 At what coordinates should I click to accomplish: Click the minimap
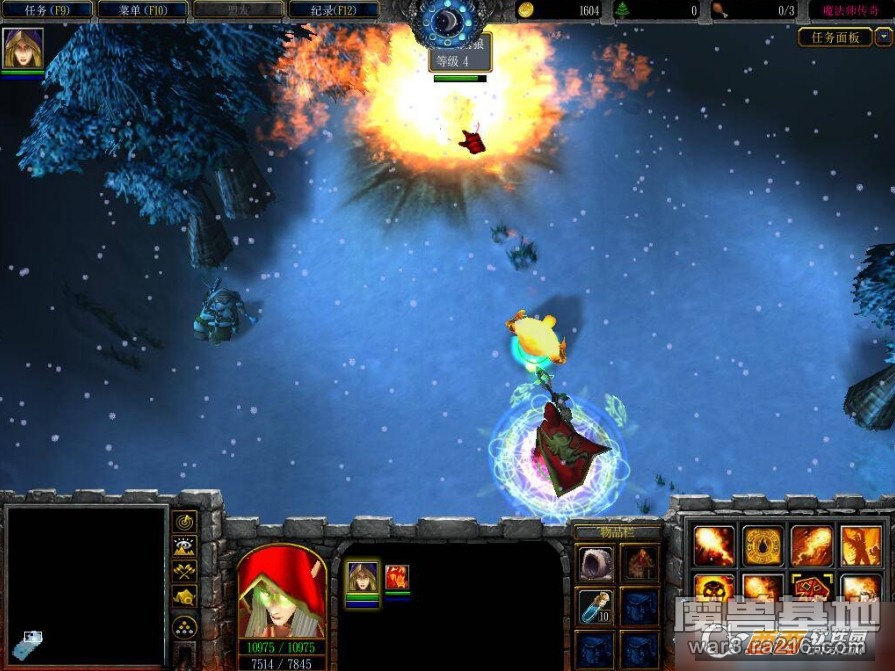(85, 585)
